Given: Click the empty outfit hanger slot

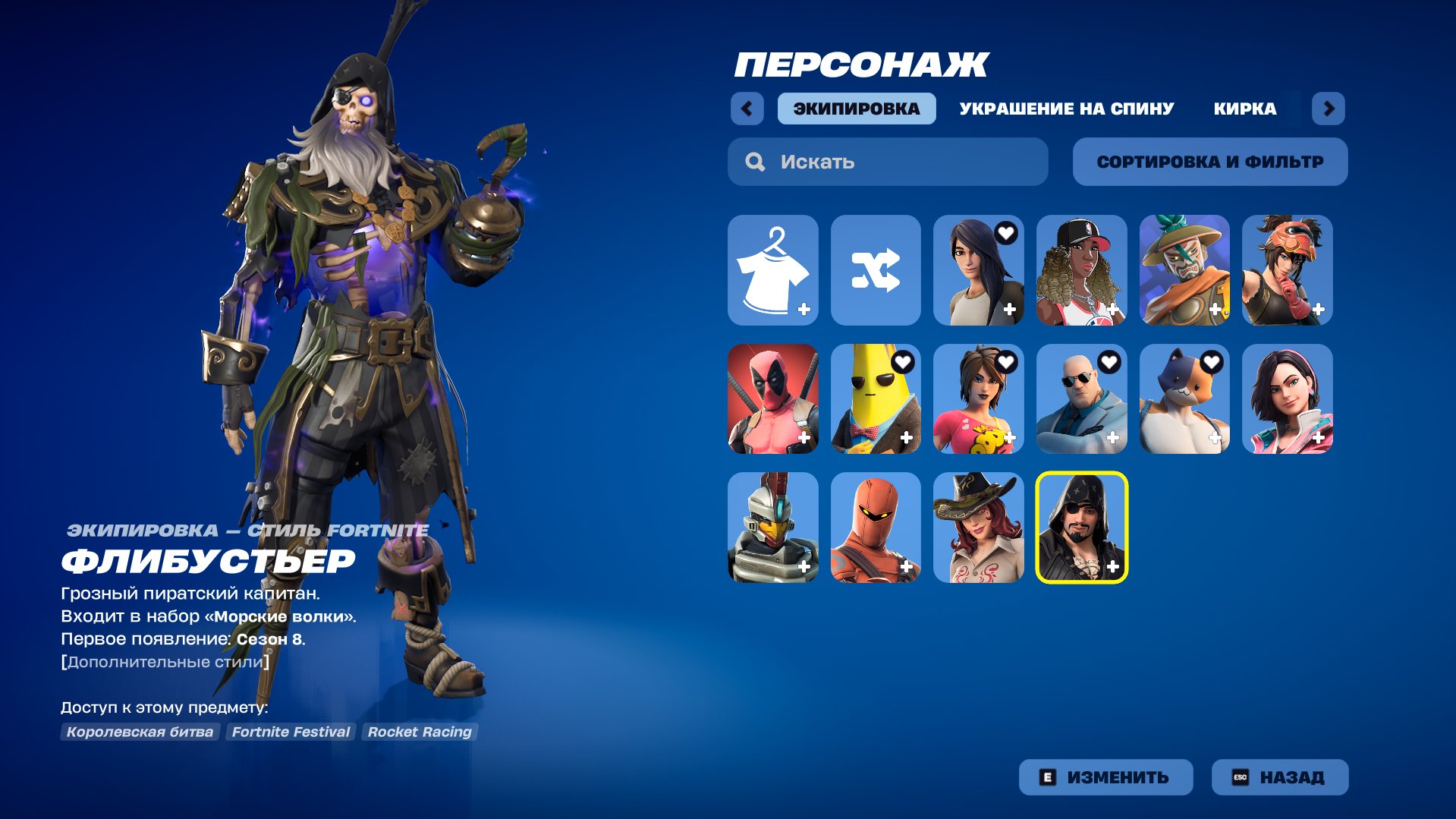Looking at the screenshot, I should point(773,270).
